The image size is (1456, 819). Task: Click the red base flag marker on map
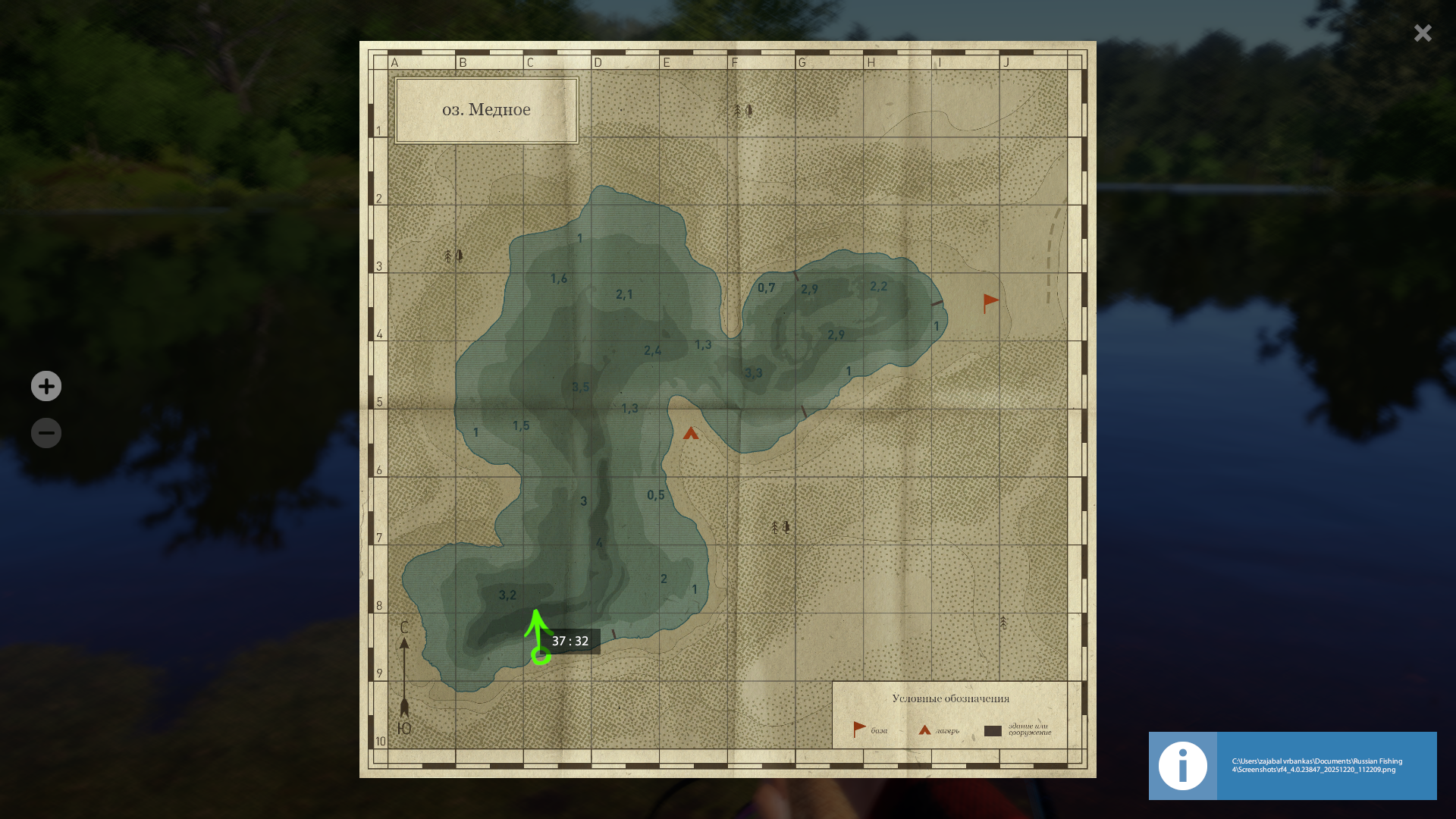click(990, 303)
